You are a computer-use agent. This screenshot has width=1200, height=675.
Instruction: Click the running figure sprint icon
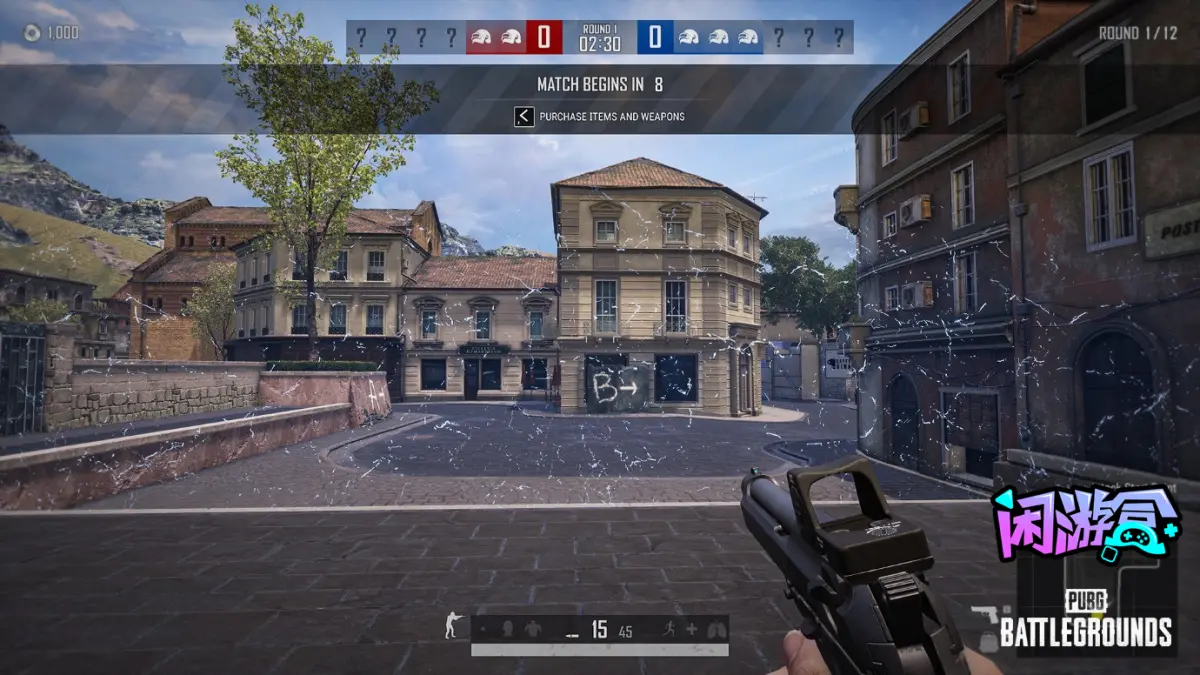667,630
